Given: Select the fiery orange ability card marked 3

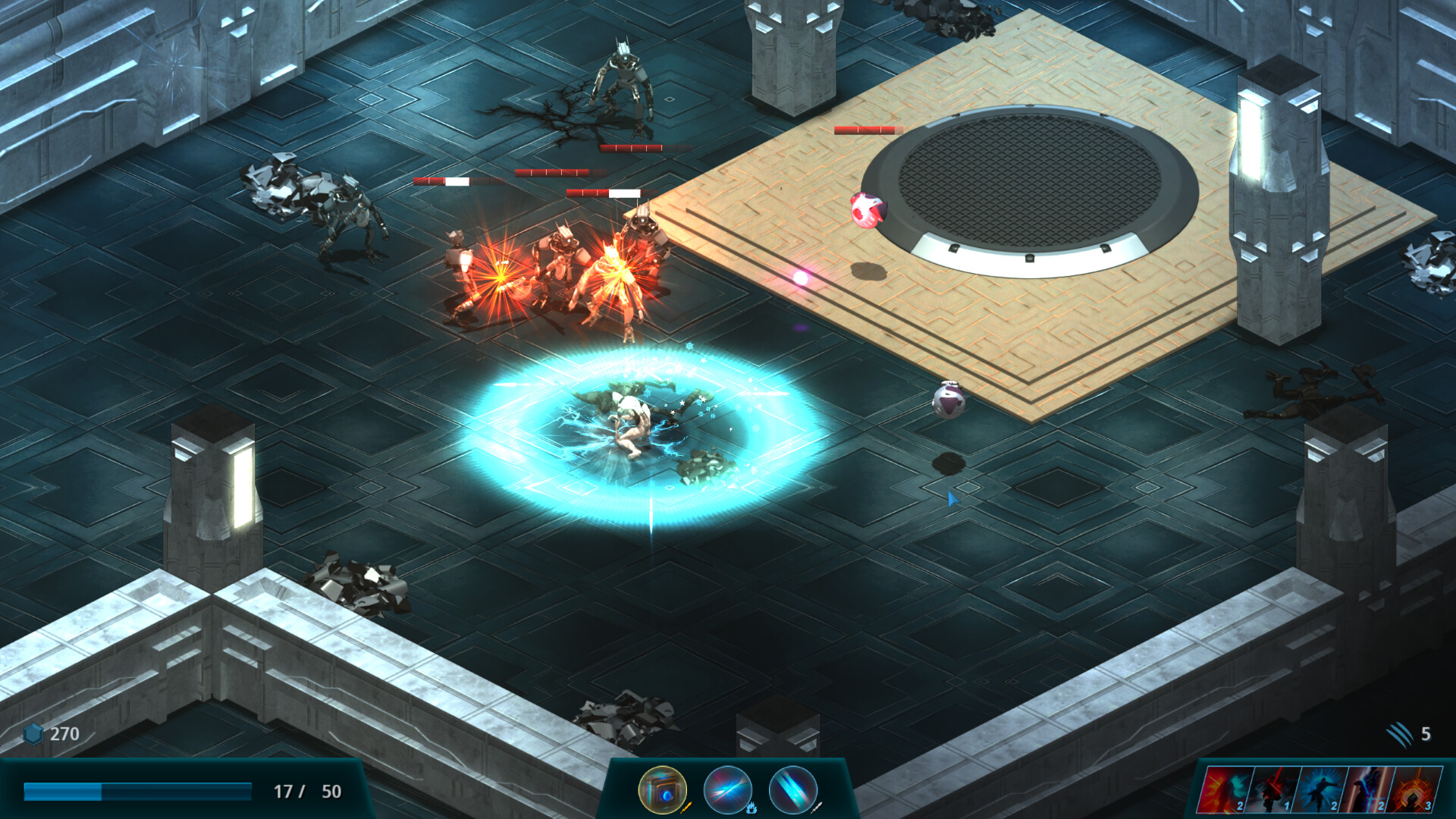Looking at the screenshot, I should 1414,789.
